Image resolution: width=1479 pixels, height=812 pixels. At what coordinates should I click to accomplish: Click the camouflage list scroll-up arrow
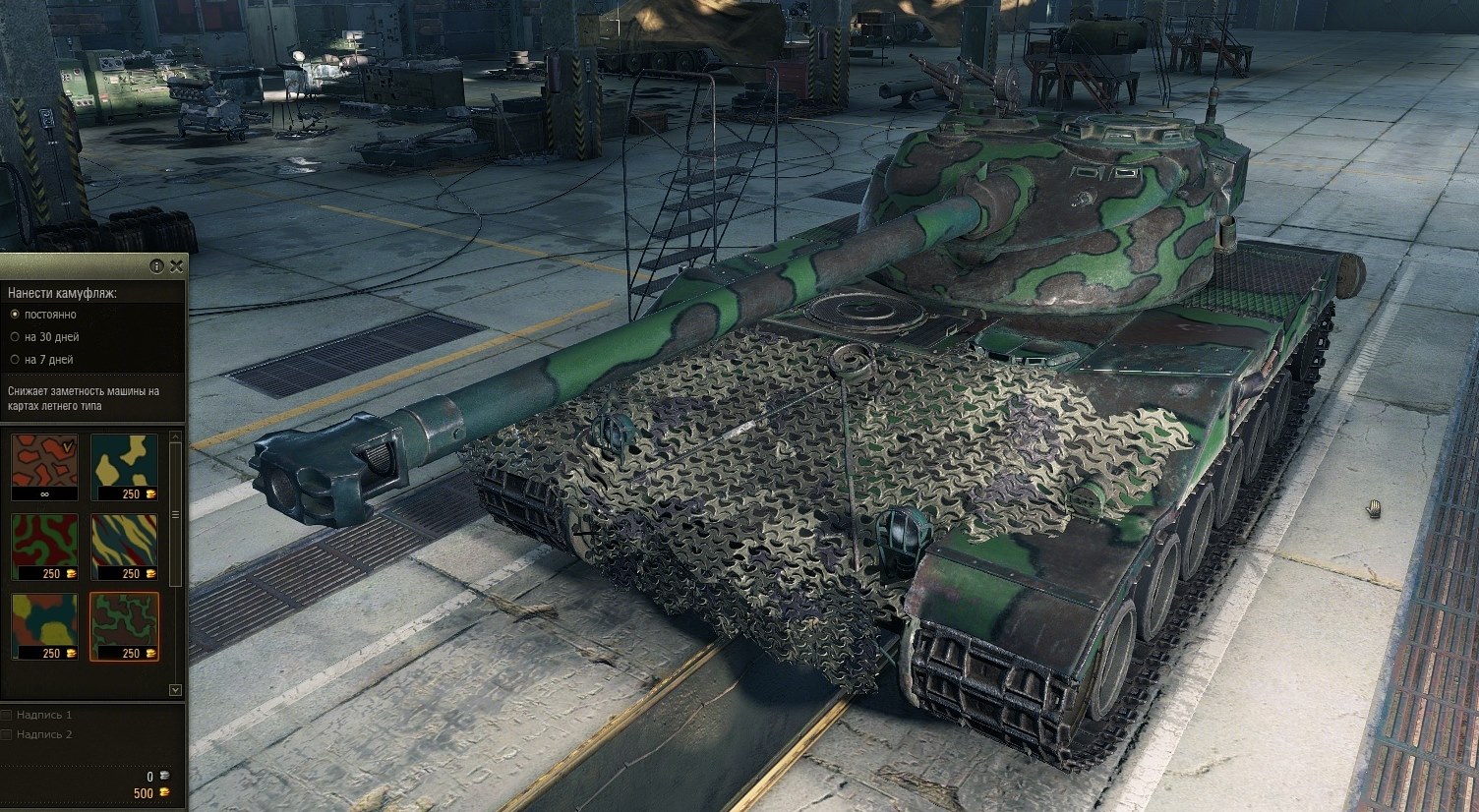pos(176,435)
